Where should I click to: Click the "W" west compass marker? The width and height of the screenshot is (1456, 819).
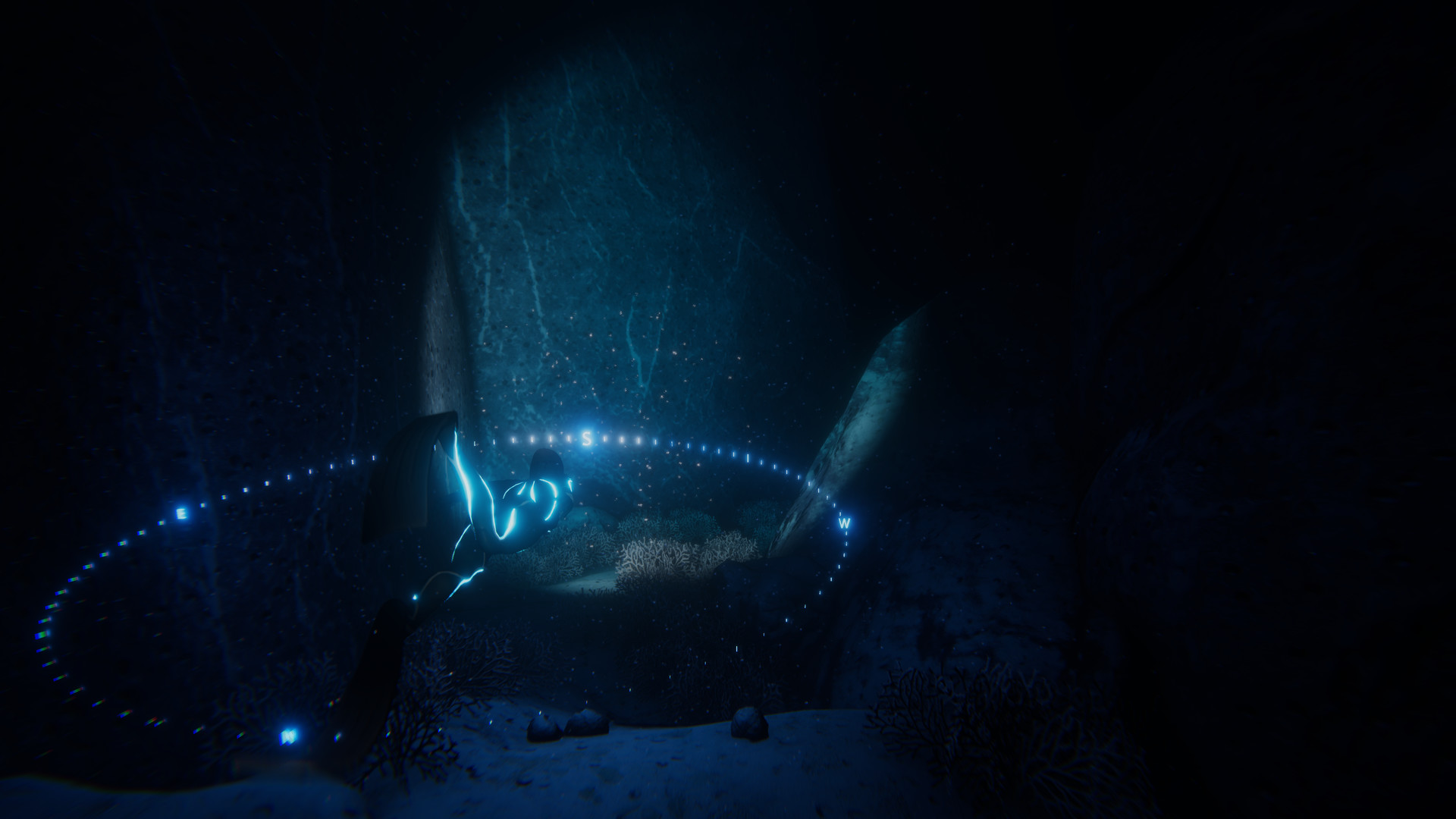(x=845, y=522)
